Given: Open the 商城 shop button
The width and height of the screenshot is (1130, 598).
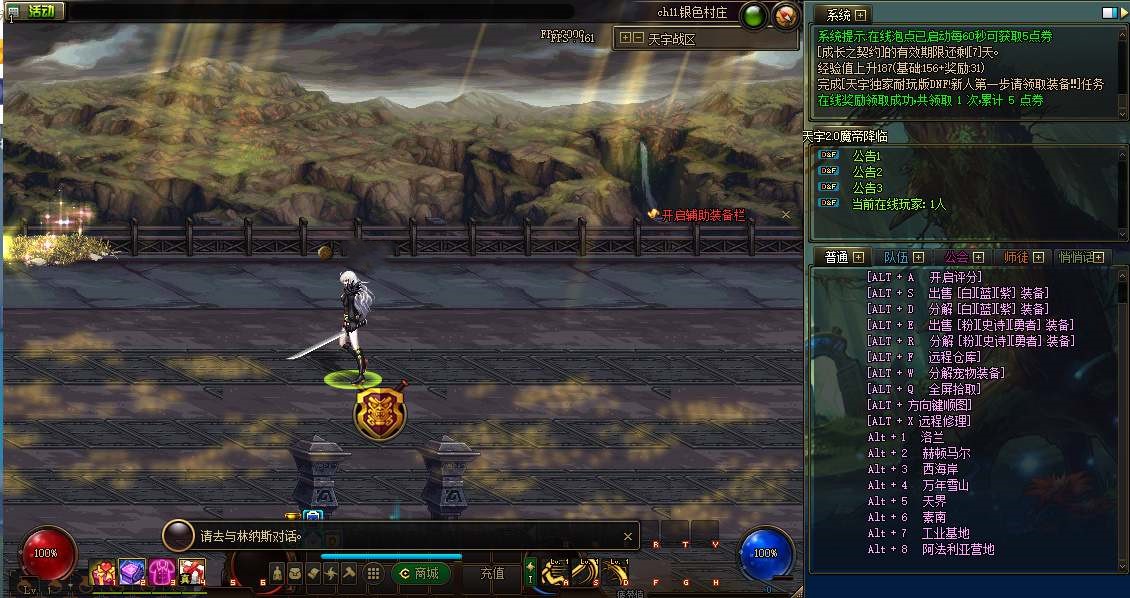Looking at the screenshot, I should coord(419,573).
